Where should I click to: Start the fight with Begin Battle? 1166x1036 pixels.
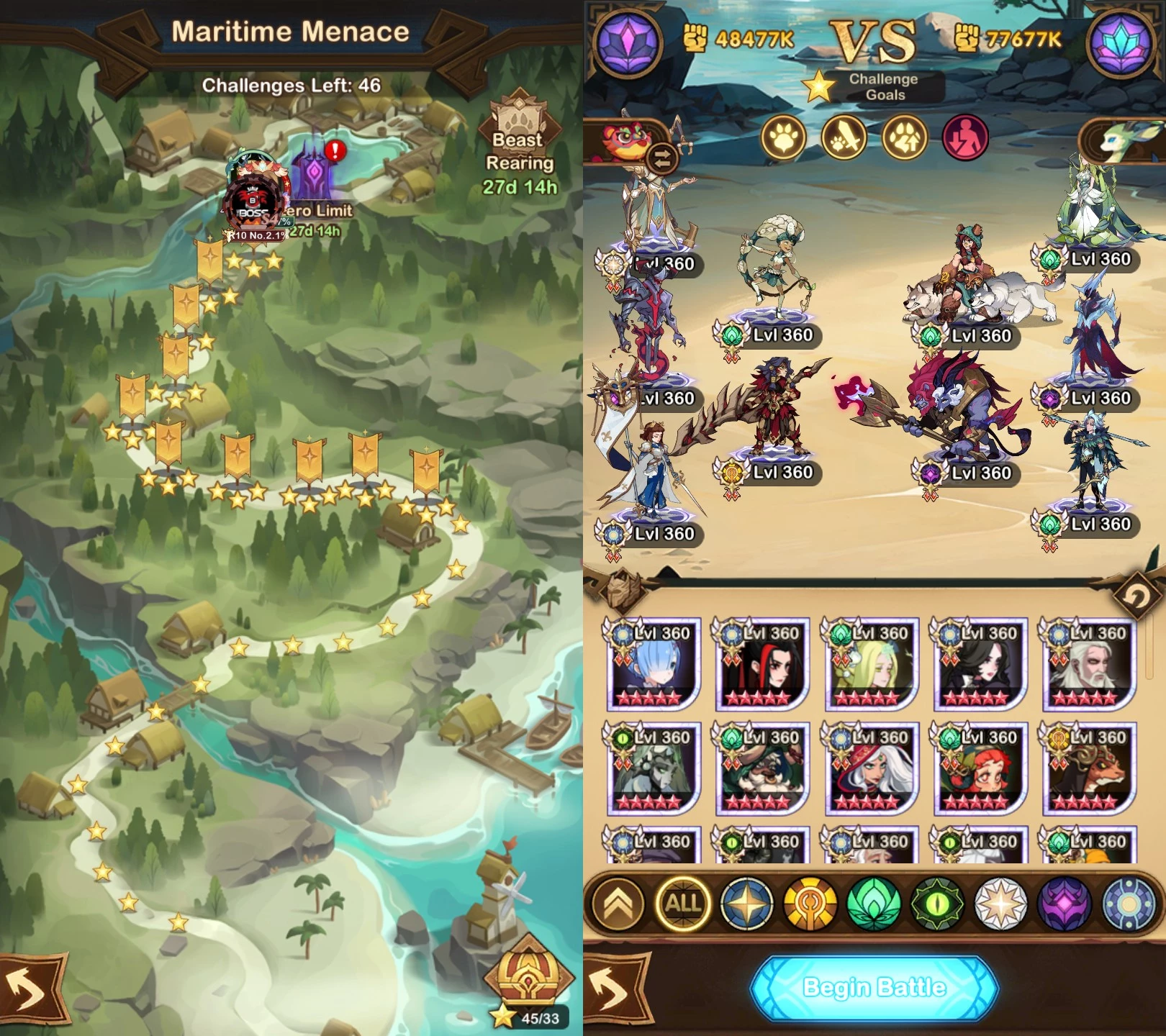tap(874, 987)
